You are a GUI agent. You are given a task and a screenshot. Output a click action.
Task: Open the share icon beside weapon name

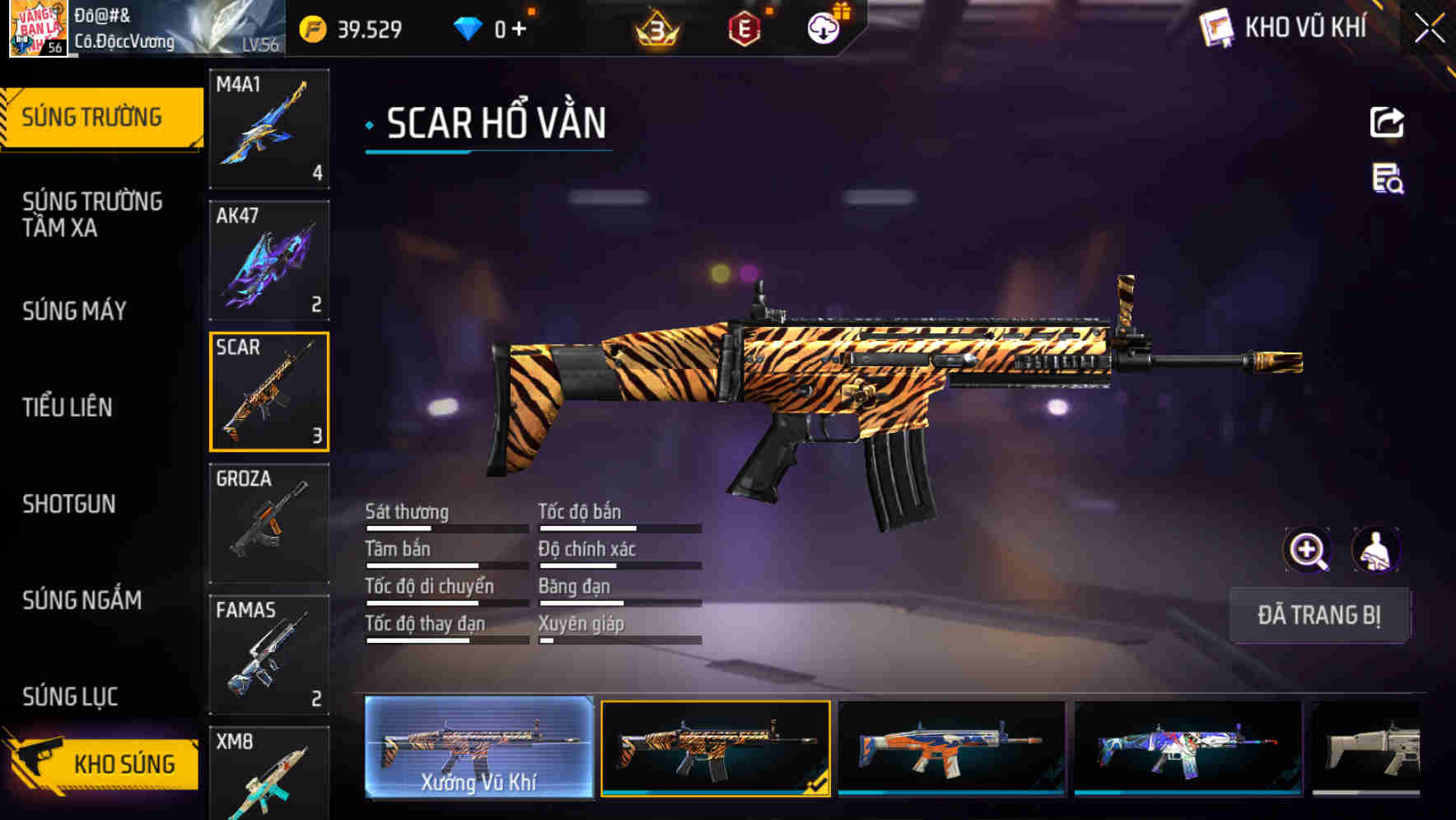click(x=1387, y=122)
